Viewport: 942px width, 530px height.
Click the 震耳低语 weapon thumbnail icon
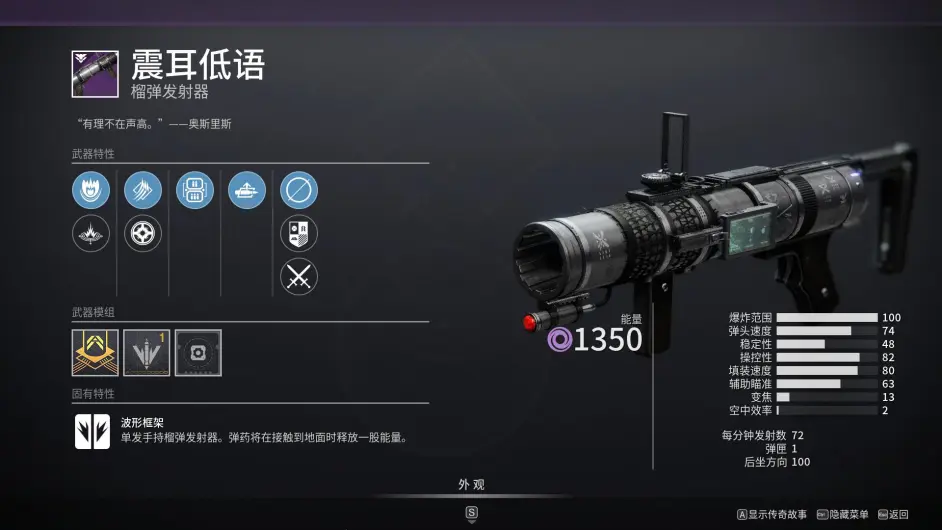tap(95, 74)
